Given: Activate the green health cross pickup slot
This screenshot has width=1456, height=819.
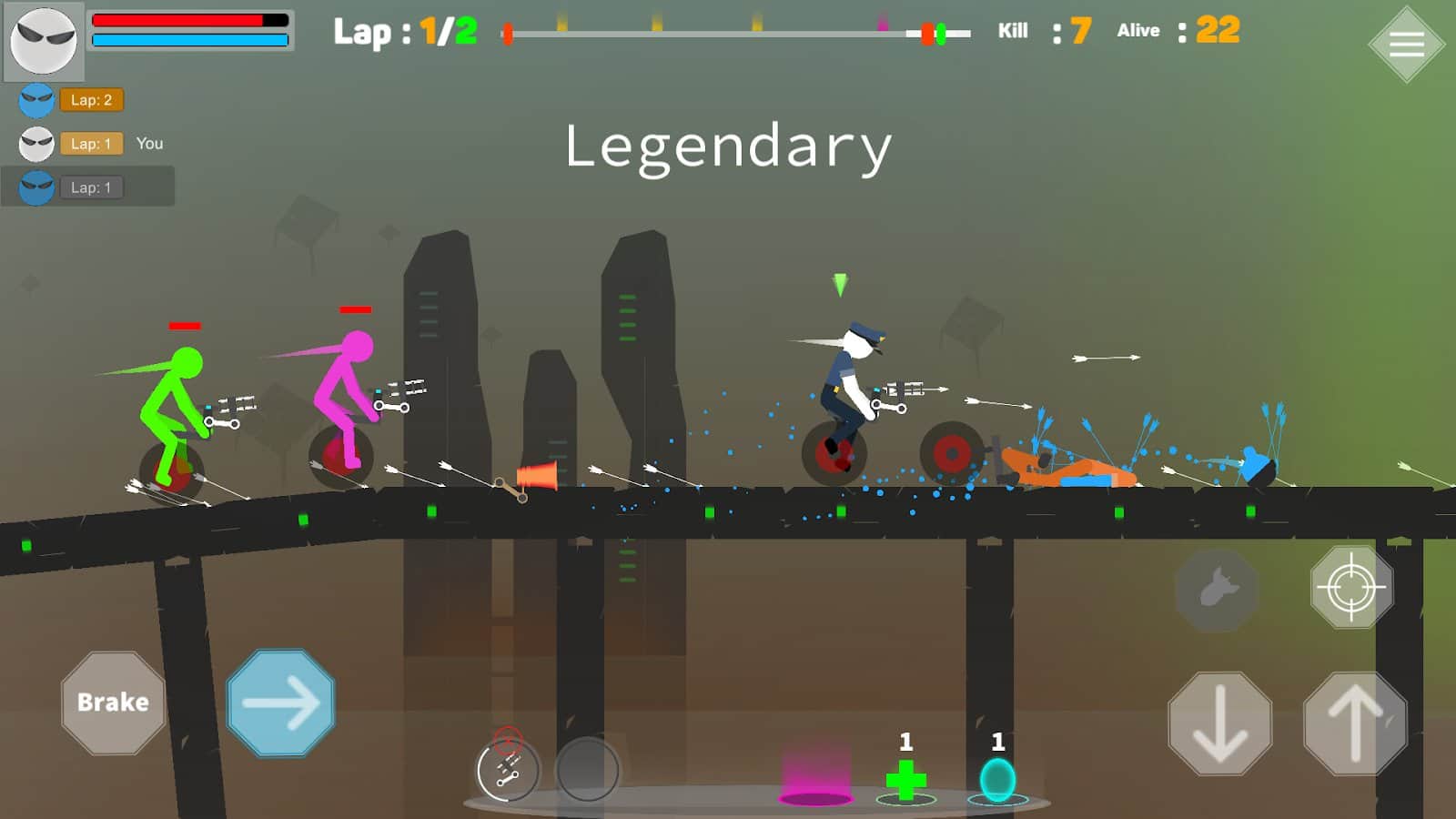Looking at the screenshot, I should (905, 780).
